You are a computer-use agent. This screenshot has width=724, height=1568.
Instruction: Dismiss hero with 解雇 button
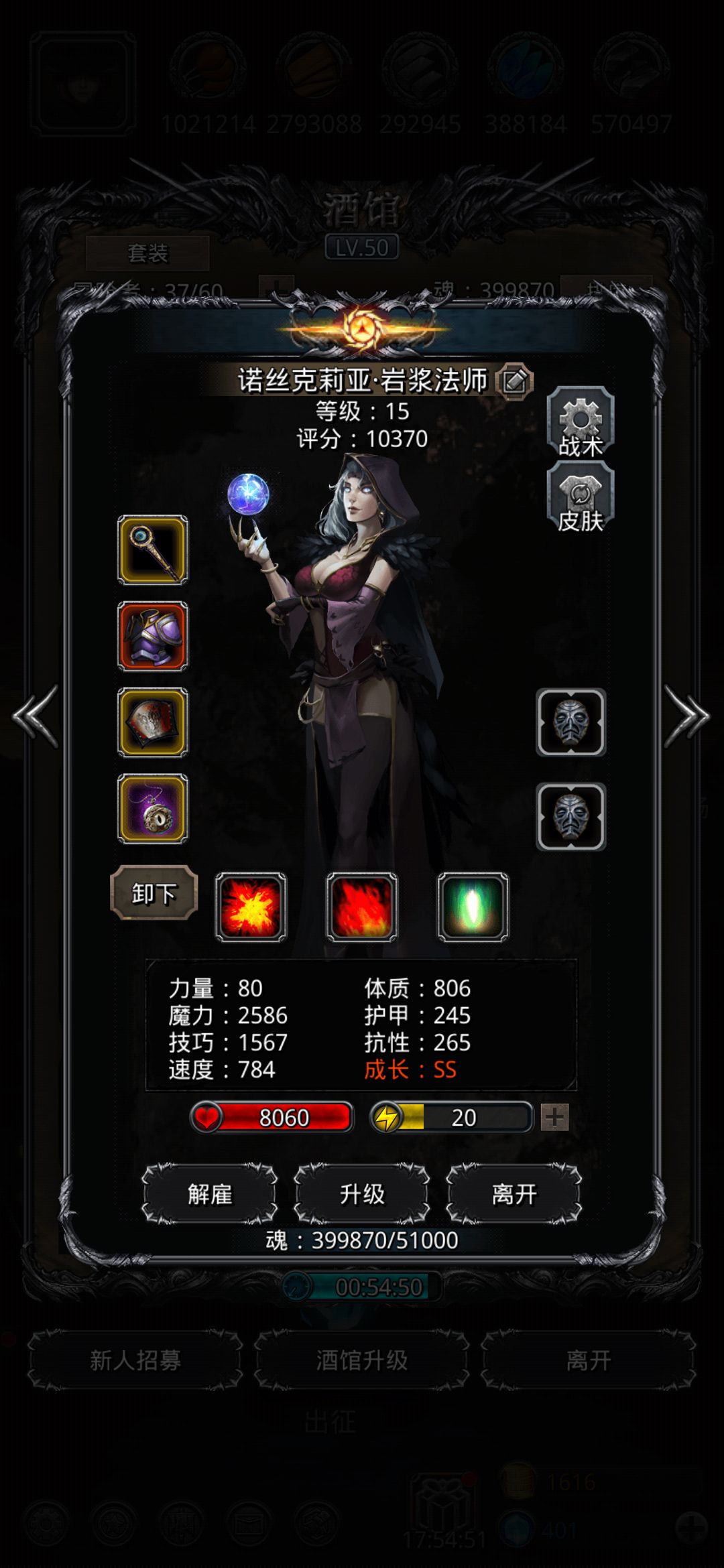[210, 1193]
